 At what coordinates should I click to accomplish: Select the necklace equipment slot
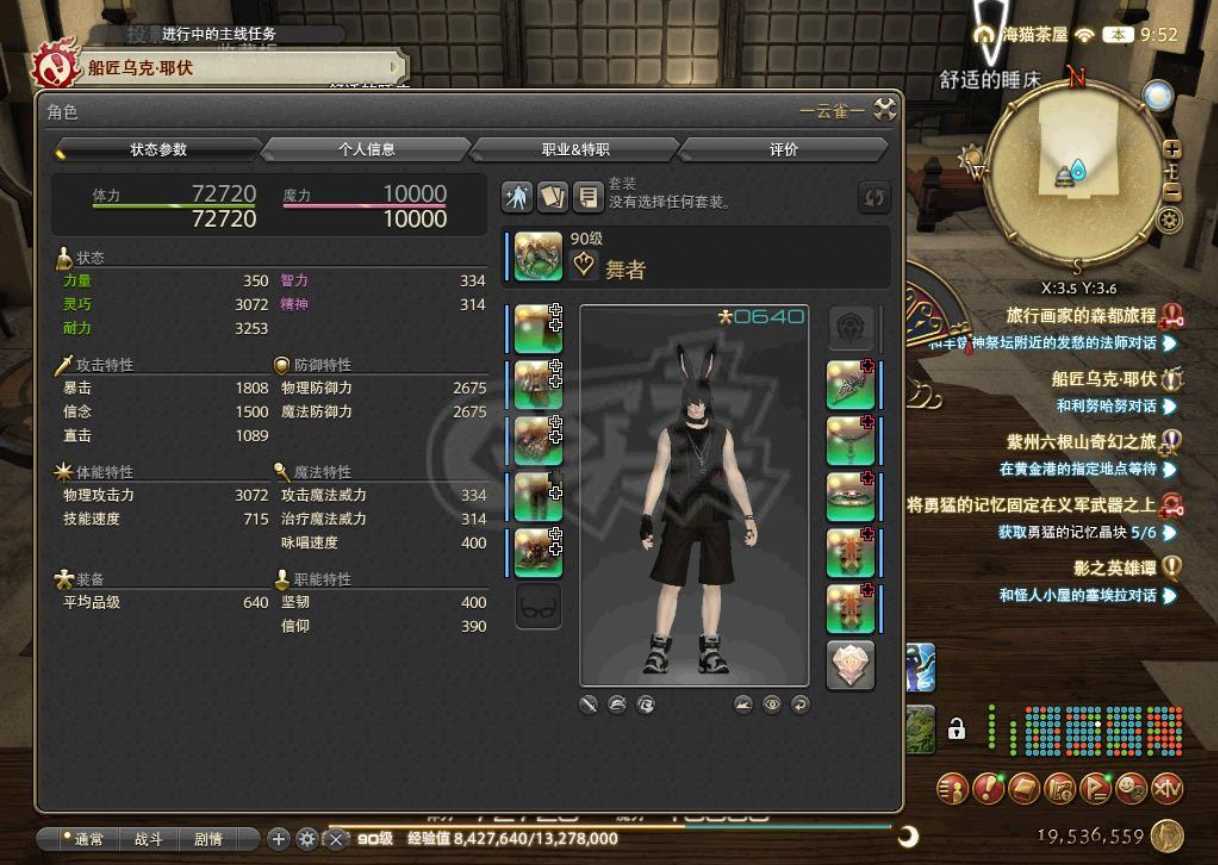[851, 441]
